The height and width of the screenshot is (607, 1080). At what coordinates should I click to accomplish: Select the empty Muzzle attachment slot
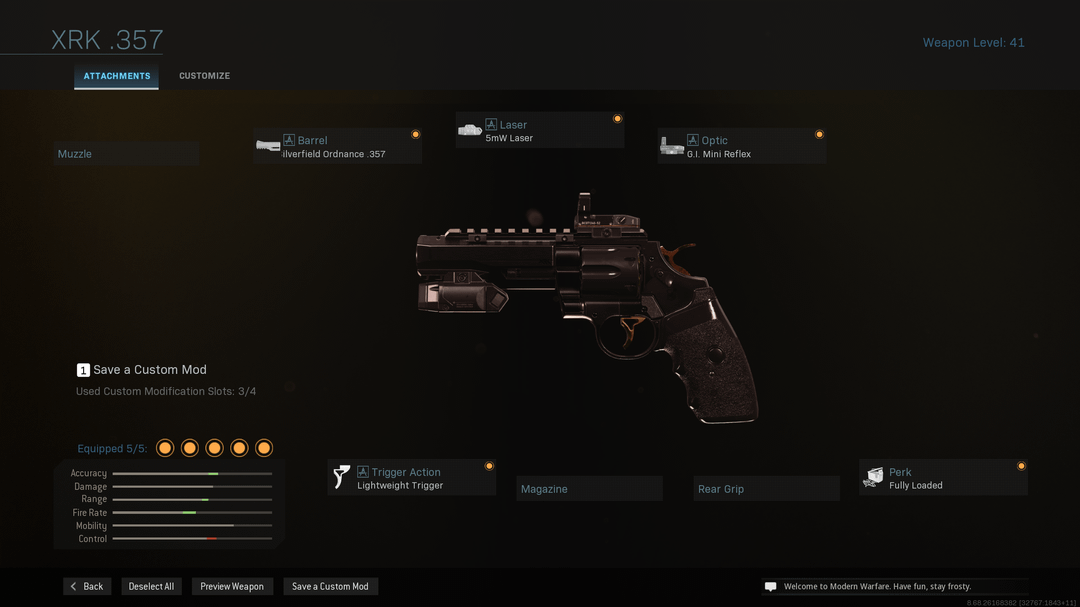[125, 154]
